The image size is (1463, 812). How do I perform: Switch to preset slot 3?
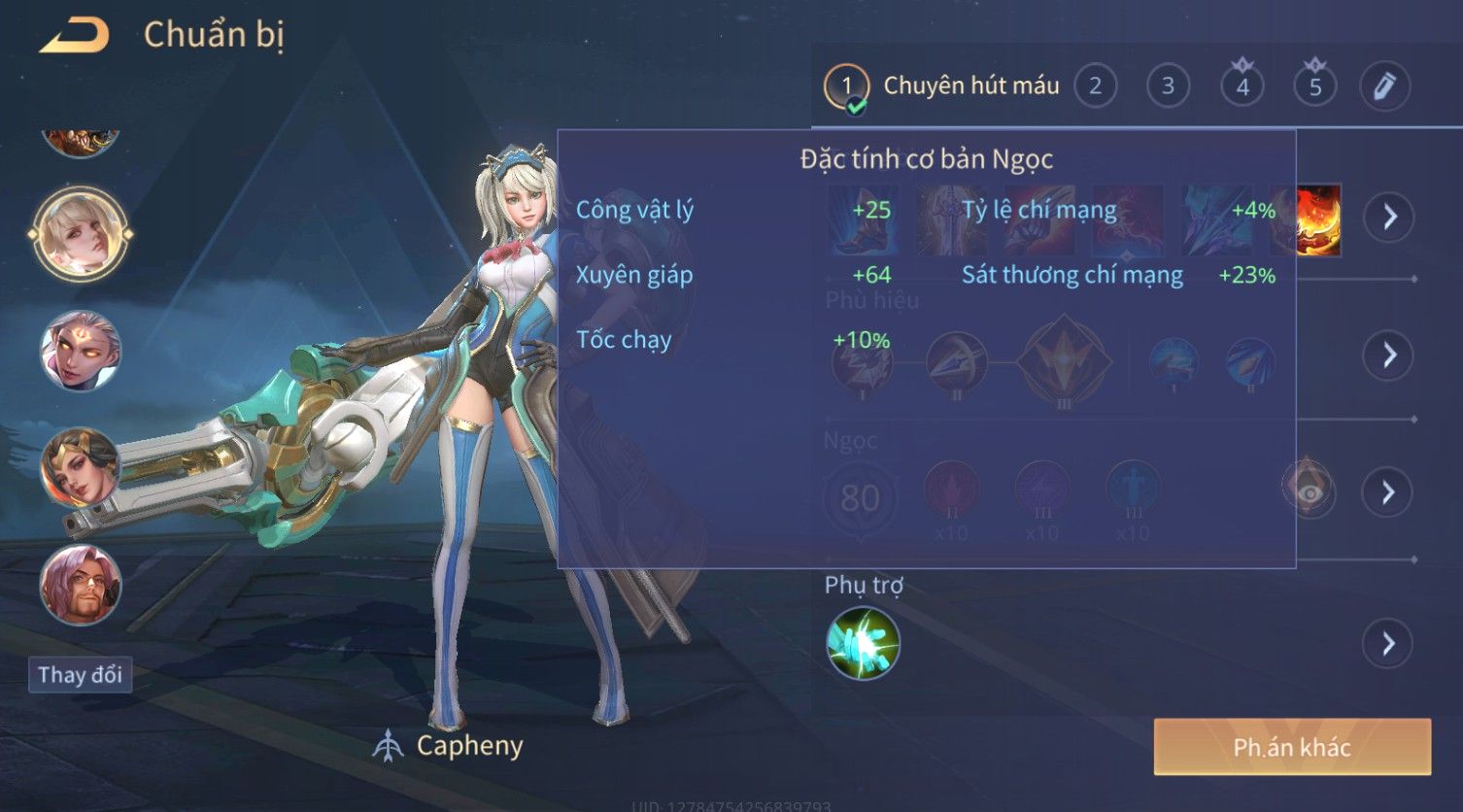pos(1168,86)
